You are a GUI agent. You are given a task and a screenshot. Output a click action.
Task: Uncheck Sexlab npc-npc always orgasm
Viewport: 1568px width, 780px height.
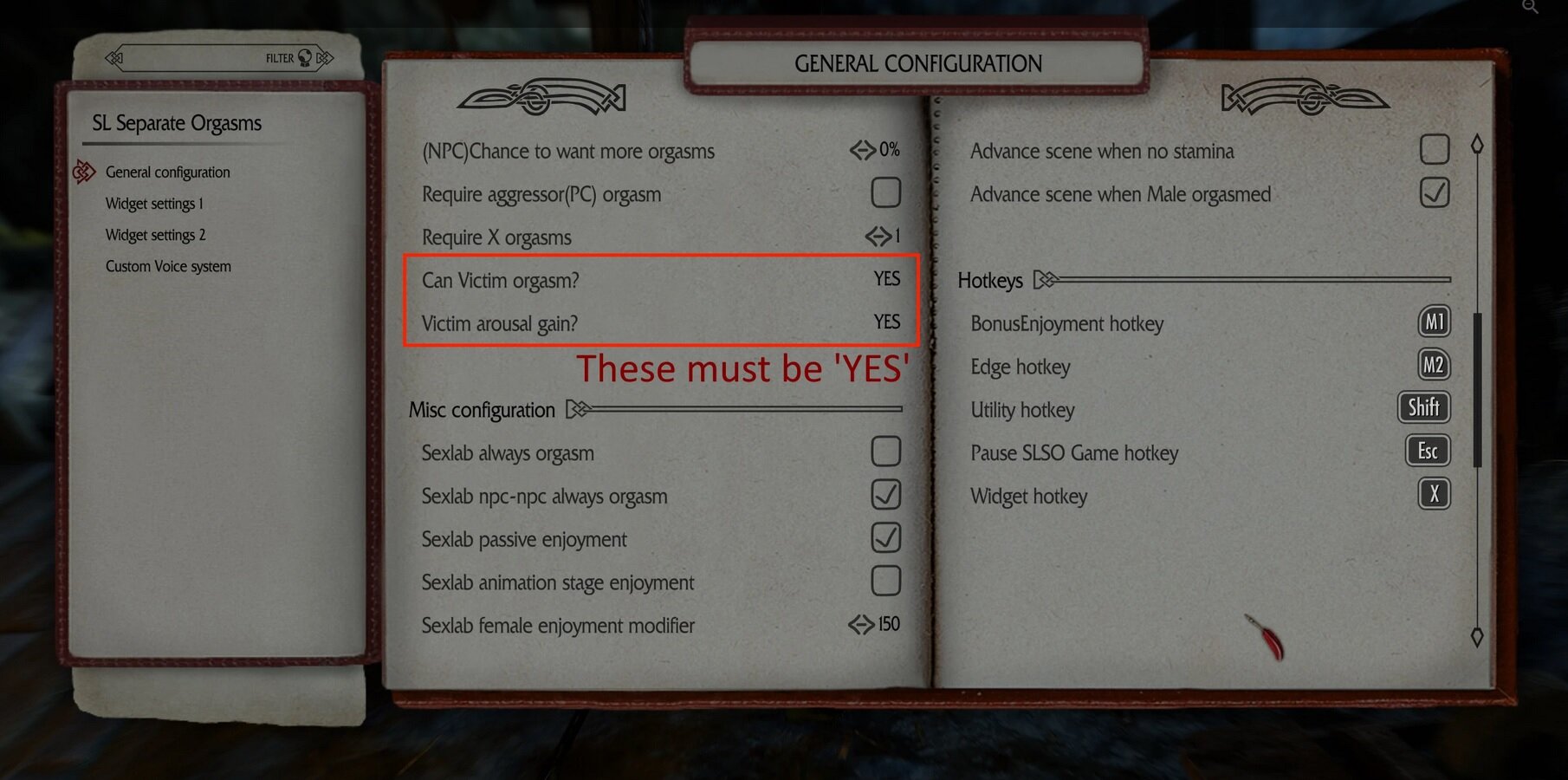[x=885, y=495]
